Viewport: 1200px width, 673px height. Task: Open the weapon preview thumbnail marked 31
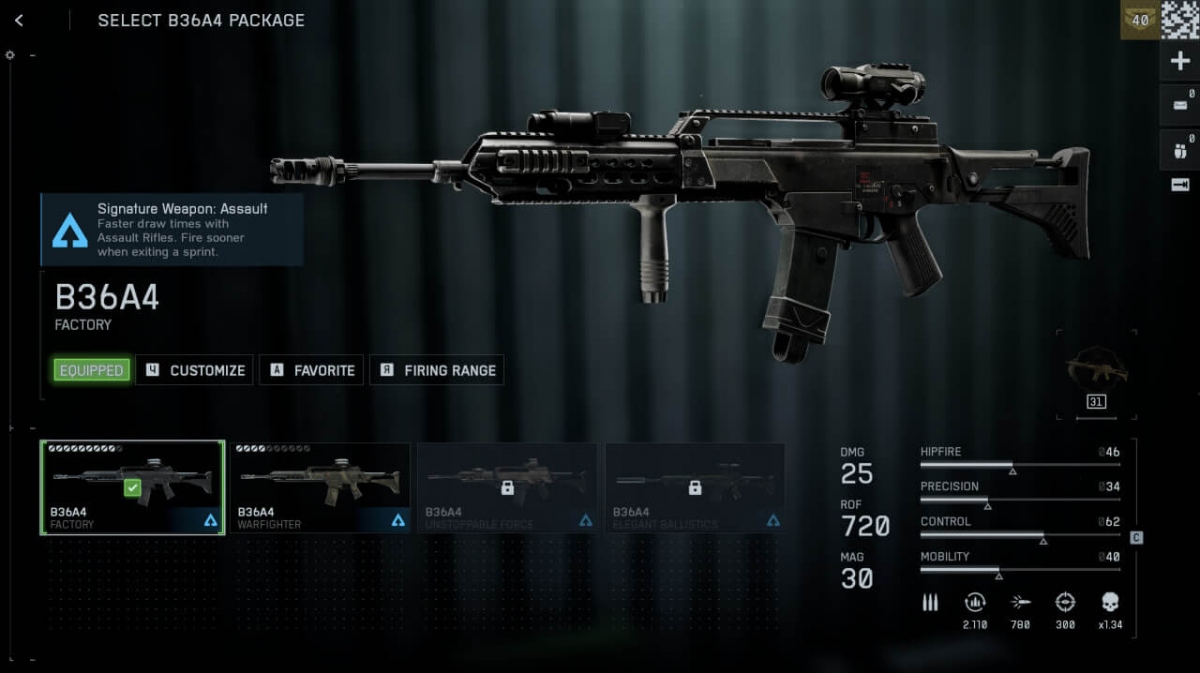coord(1097,374)
